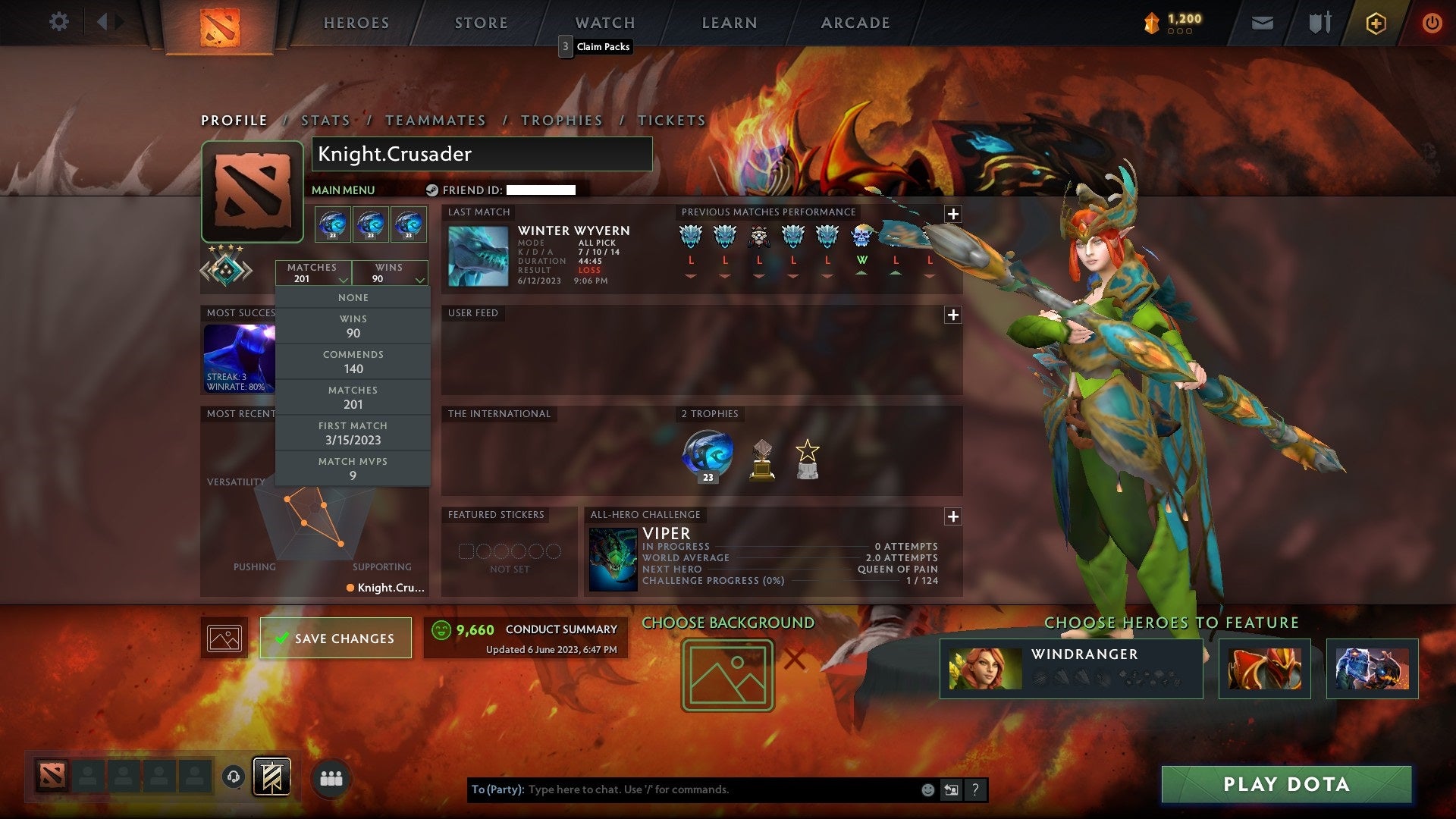
Task: Remove the background with the X mark
Action: click(796, 660)
